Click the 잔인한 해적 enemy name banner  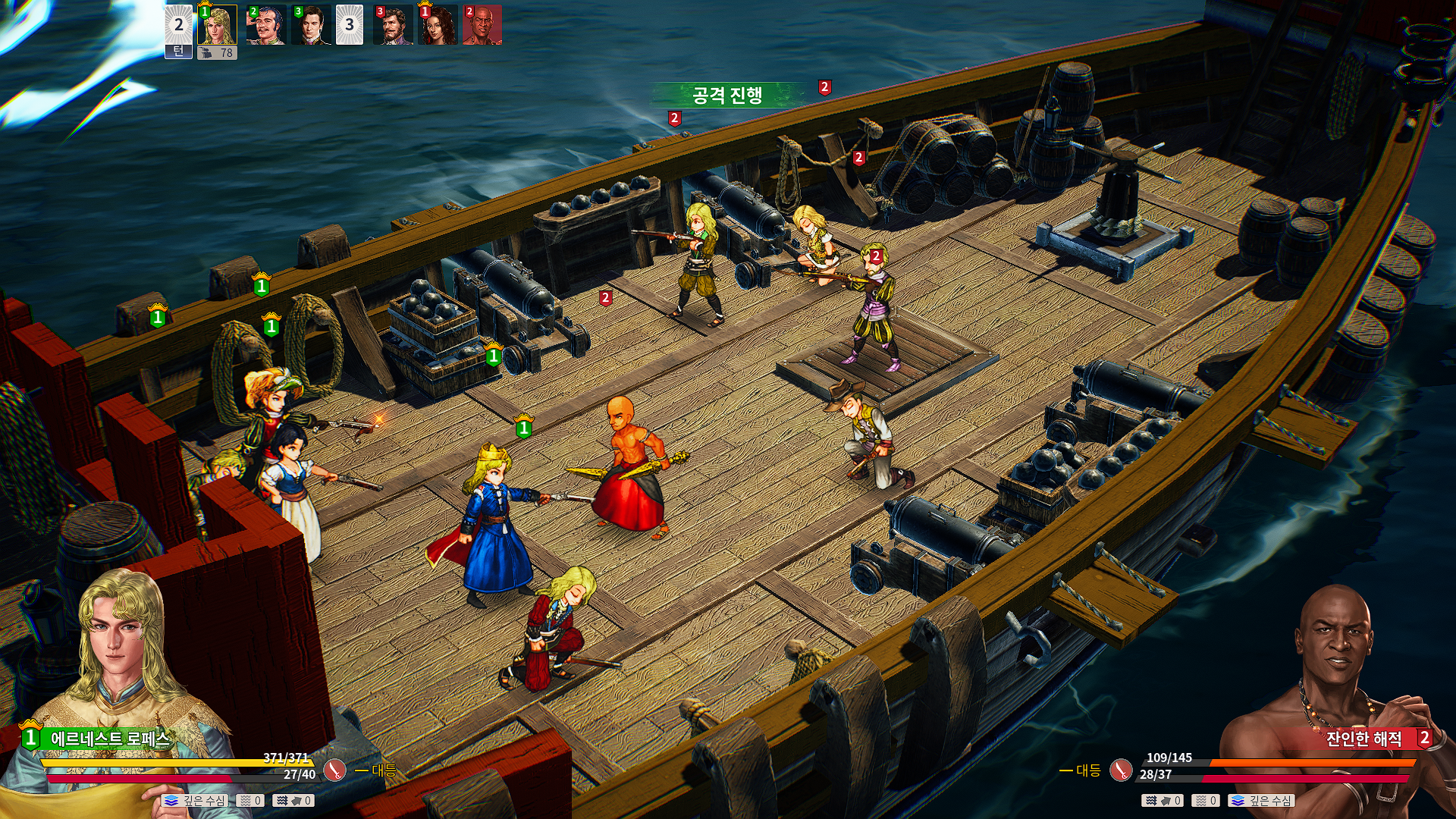tap(1363, 739)
